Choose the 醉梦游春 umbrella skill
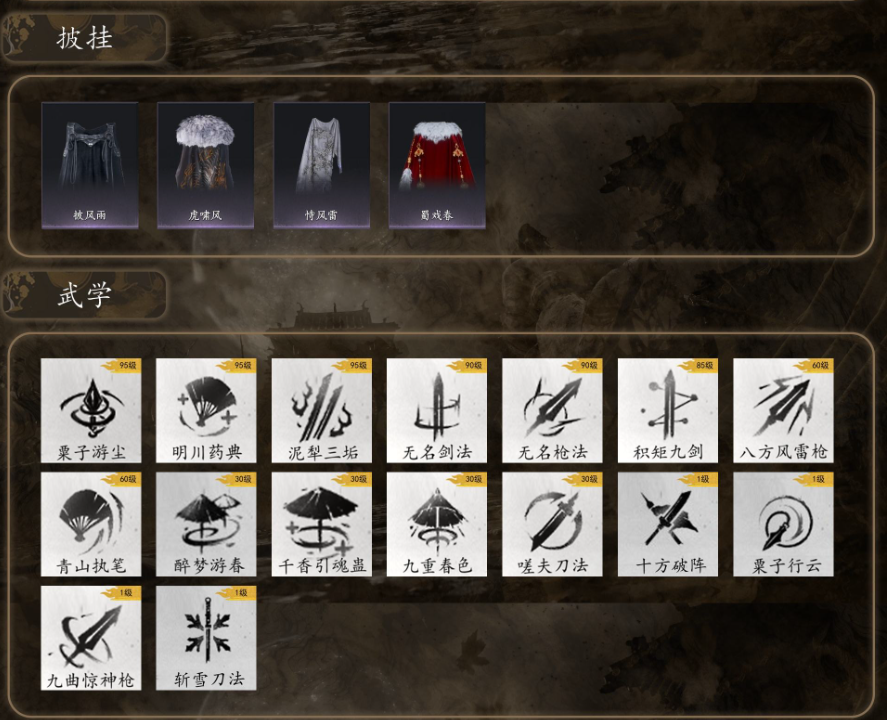 tap(206, 525)
